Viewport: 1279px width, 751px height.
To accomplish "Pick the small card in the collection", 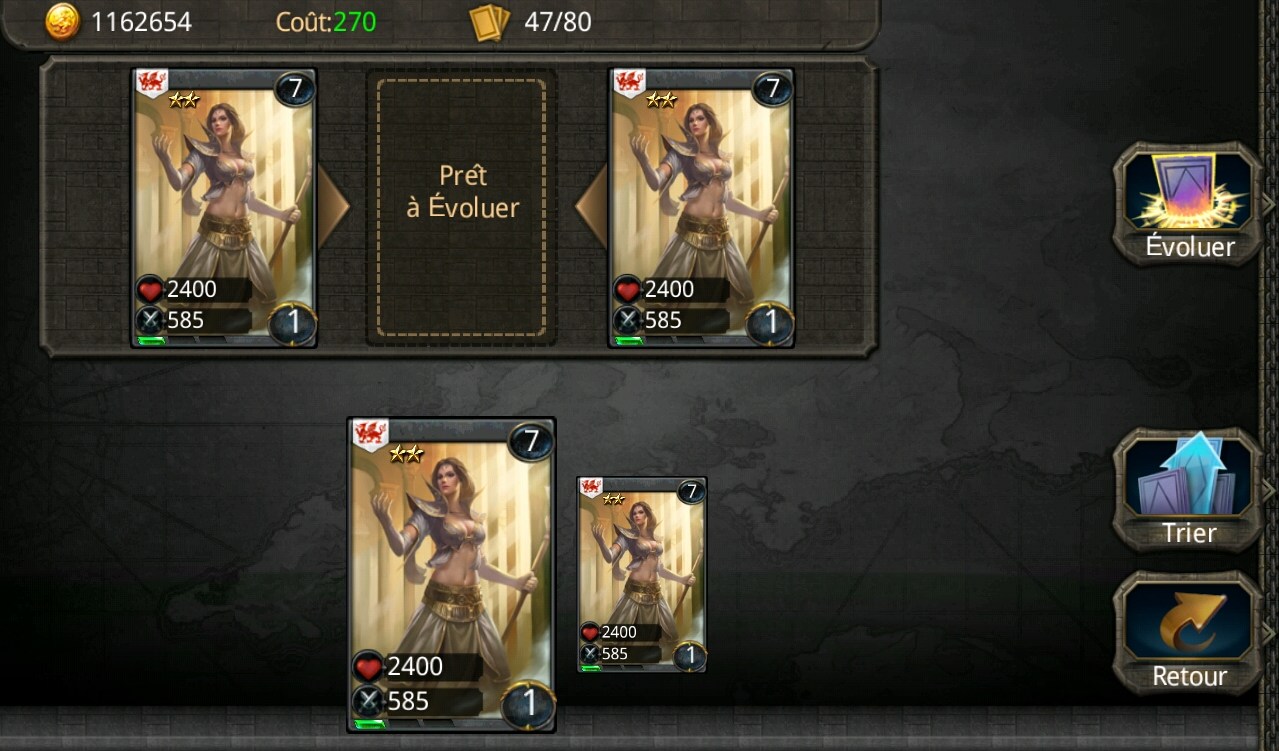I will coord(642,574).
